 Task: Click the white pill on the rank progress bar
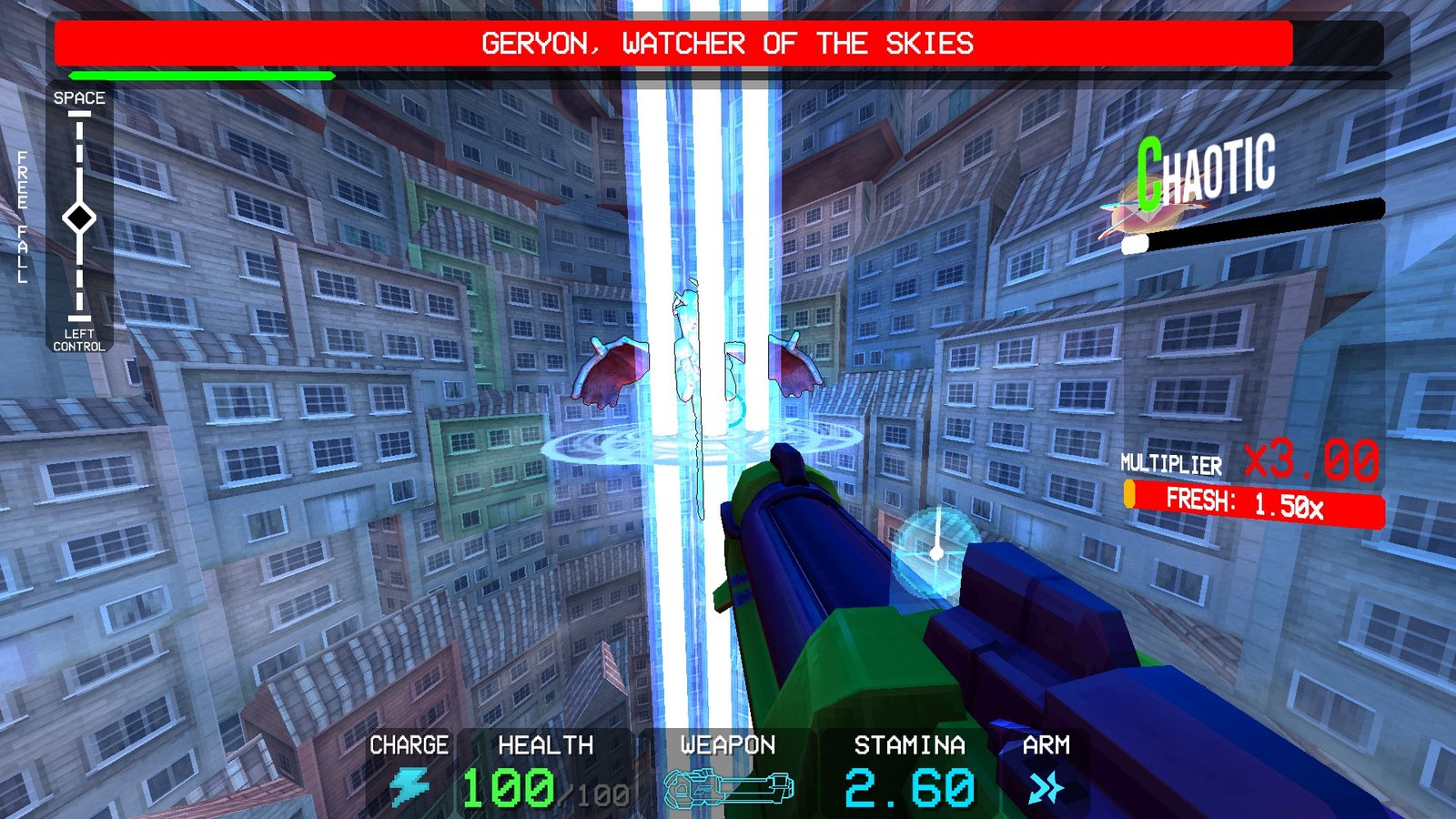pyautogui.click(x=1134, y=244)
